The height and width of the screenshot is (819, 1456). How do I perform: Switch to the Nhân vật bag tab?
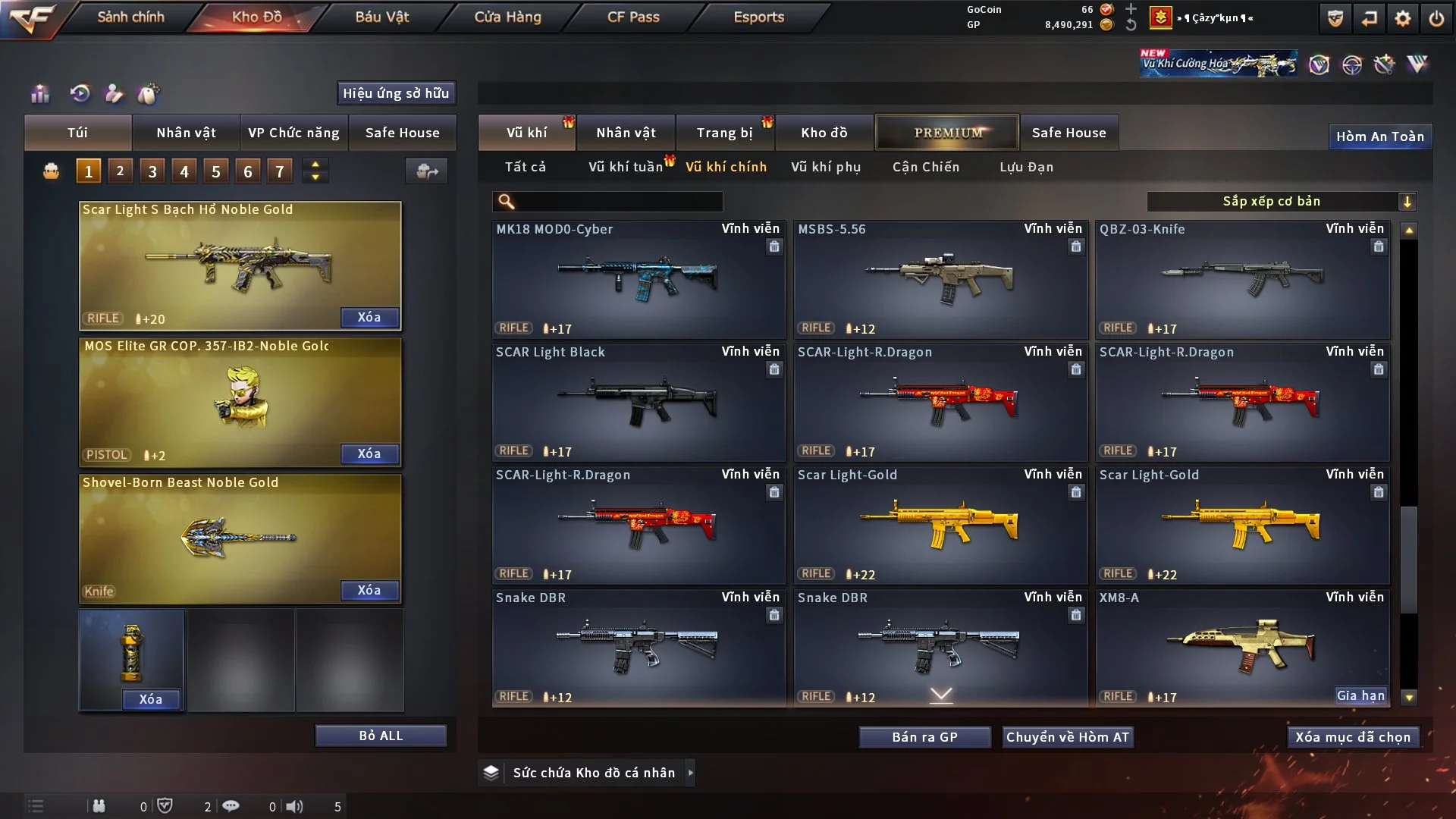[x=186, y=133]
